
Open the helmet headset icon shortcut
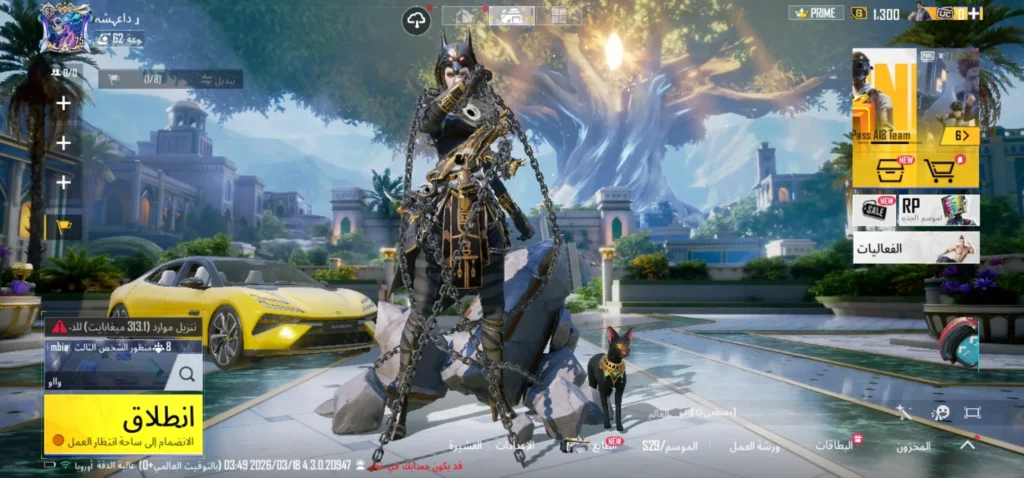tap(958, 341)
